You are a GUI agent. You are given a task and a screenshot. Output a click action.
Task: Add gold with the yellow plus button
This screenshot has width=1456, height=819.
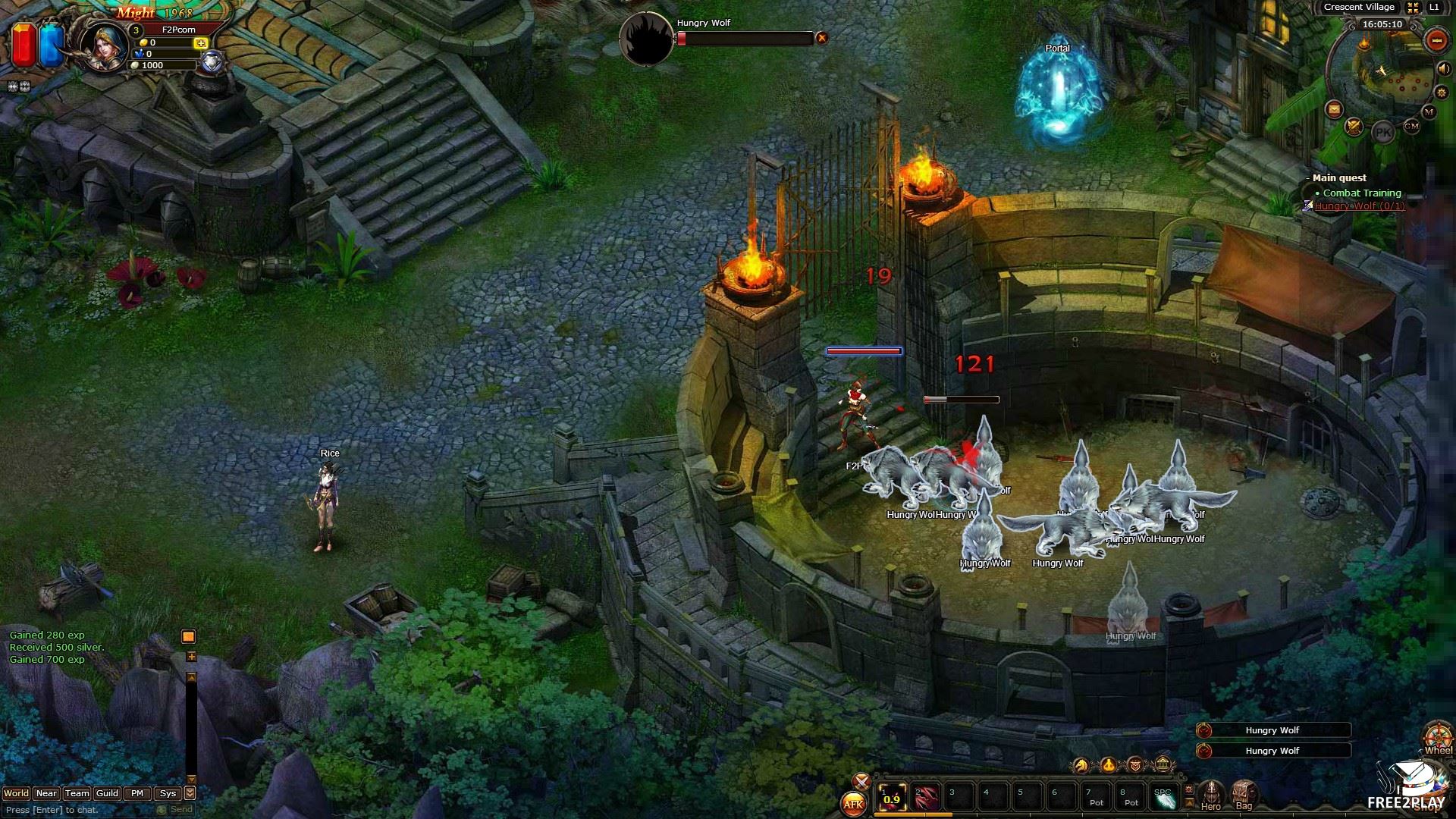click(201, 43)
